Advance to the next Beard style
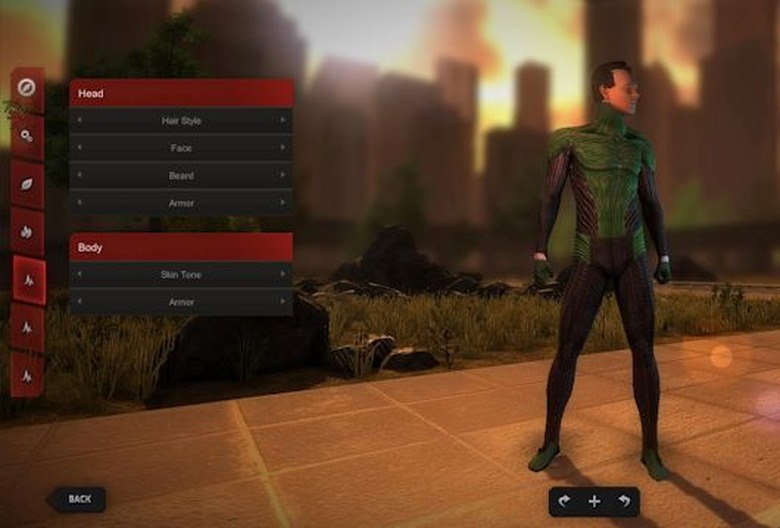The height and width of the screenshot is (528, 780). [x=283, y=176]
